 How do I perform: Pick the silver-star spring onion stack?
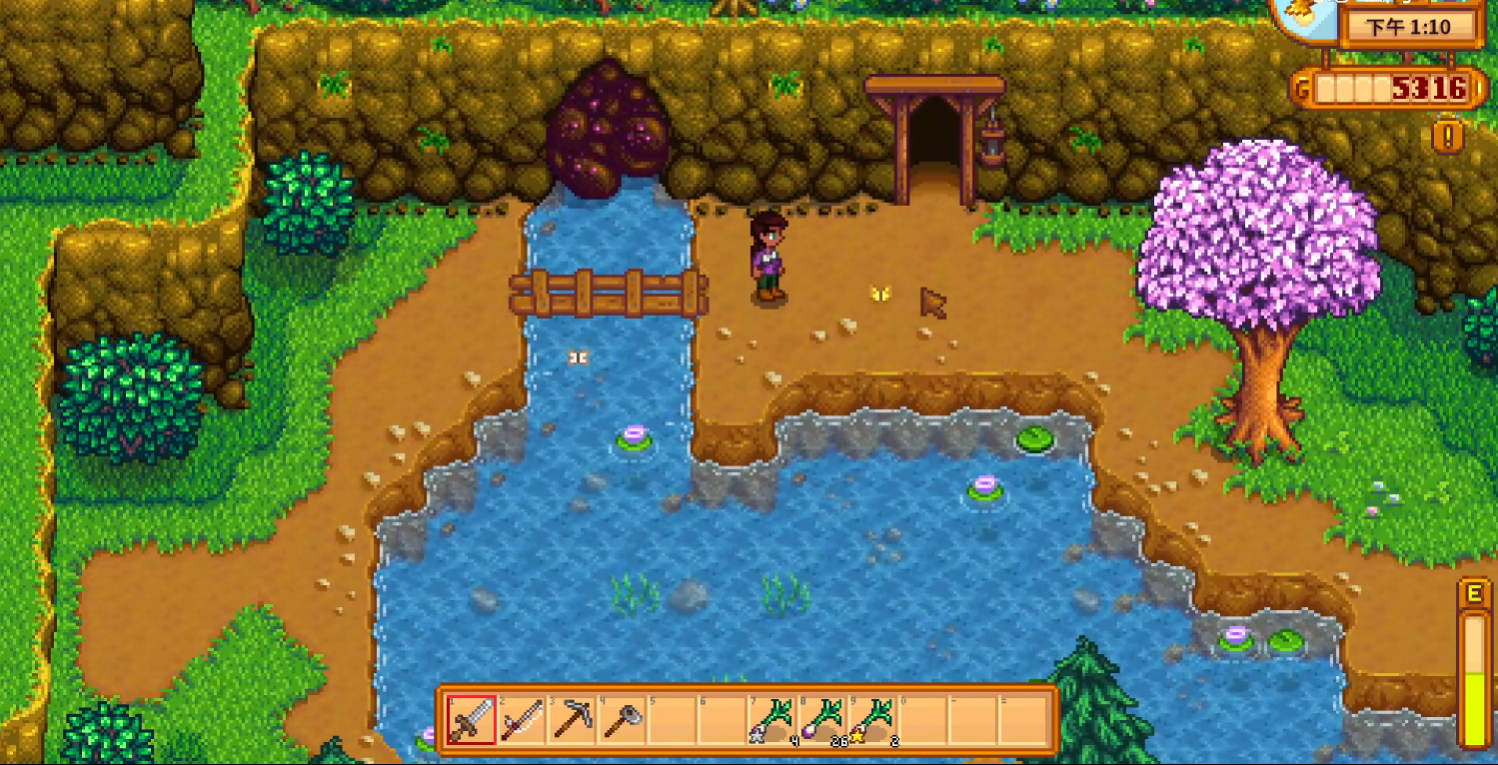click(x=773, y=720)
